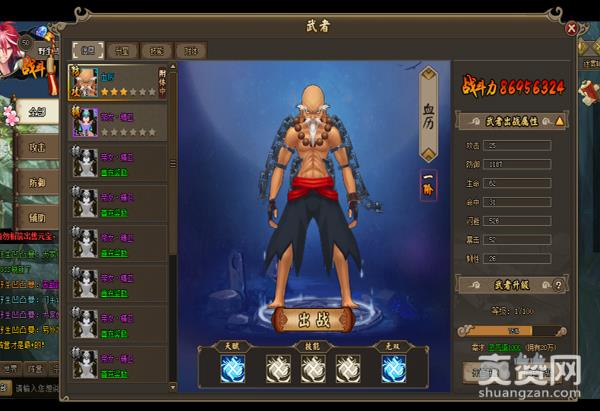Click the 一阶 rank badge
600x411 pixels.
click(x=427, y=185)
